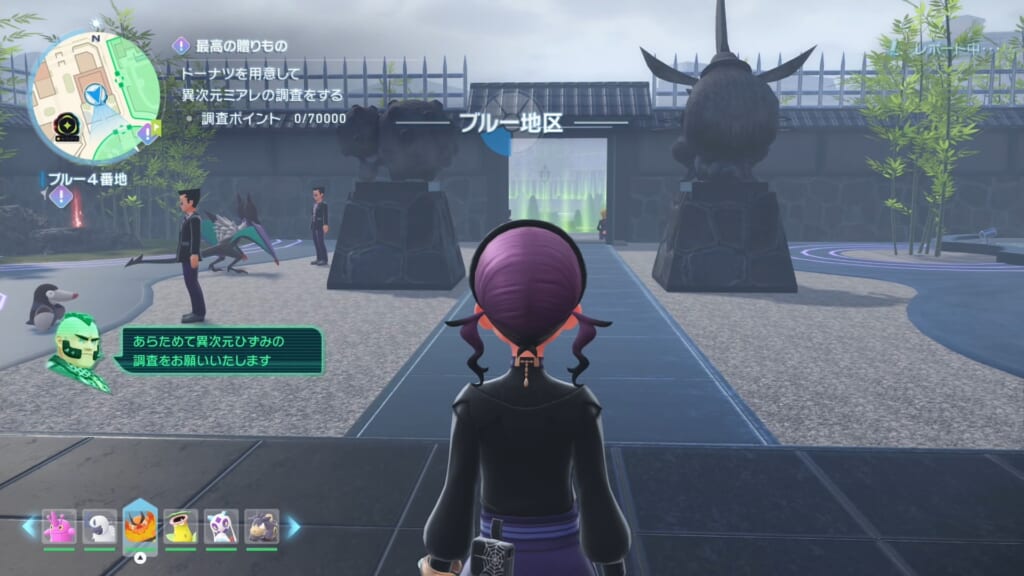1024x576 pixels.
Task: Click the purple quest marker on minimap edge
Action: [x=148, y=132]
